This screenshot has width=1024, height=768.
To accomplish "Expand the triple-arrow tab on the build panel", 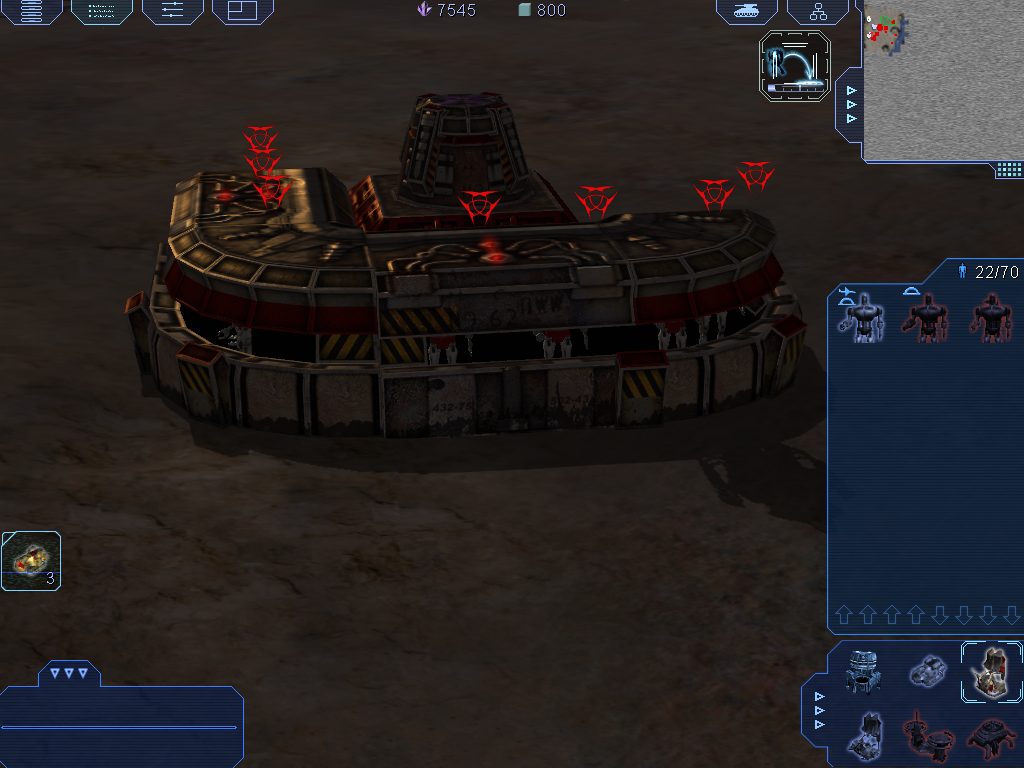I will 820,710.
